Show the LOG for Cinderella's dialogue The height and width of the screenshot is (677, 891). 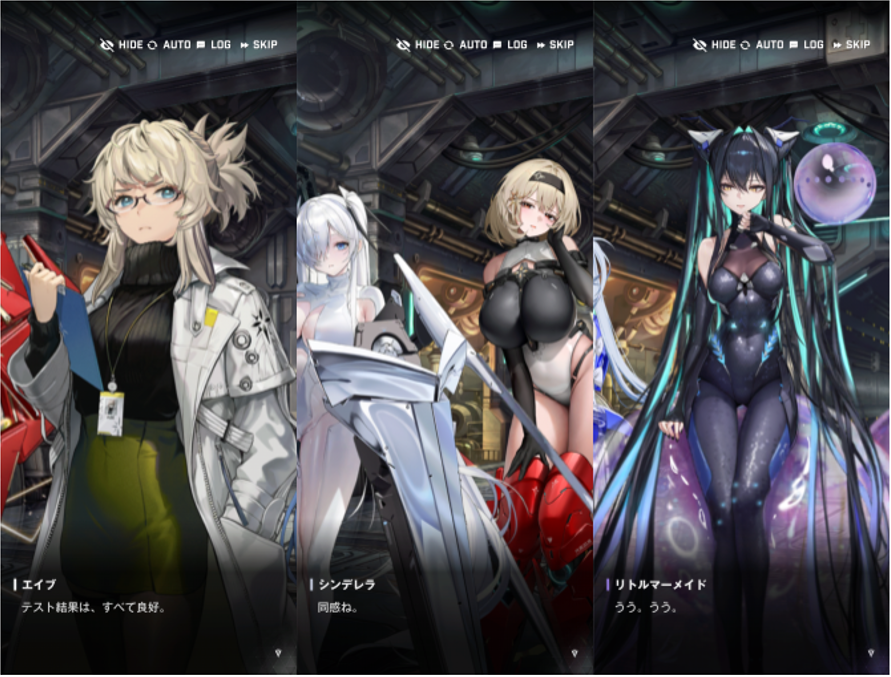[x=510, y=45]
